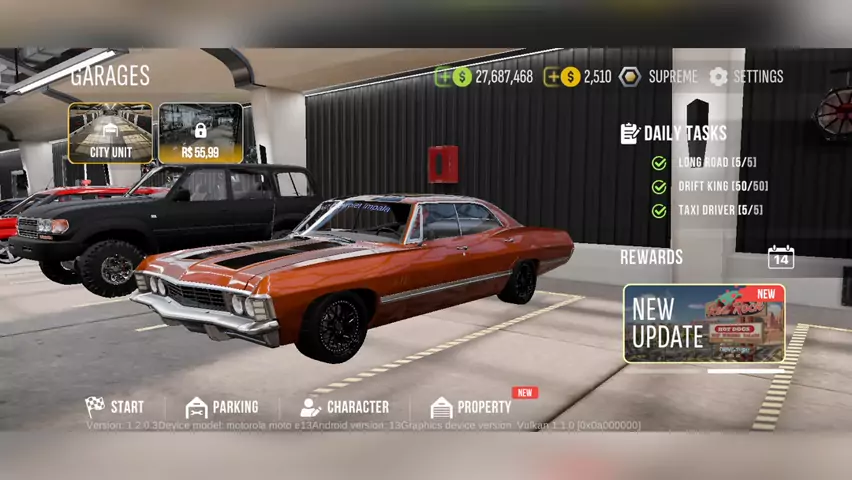Image resolution: width=852 pixels, height=480 pixels.
Task: Open the Supreme membership option
Action: point(659,76)
